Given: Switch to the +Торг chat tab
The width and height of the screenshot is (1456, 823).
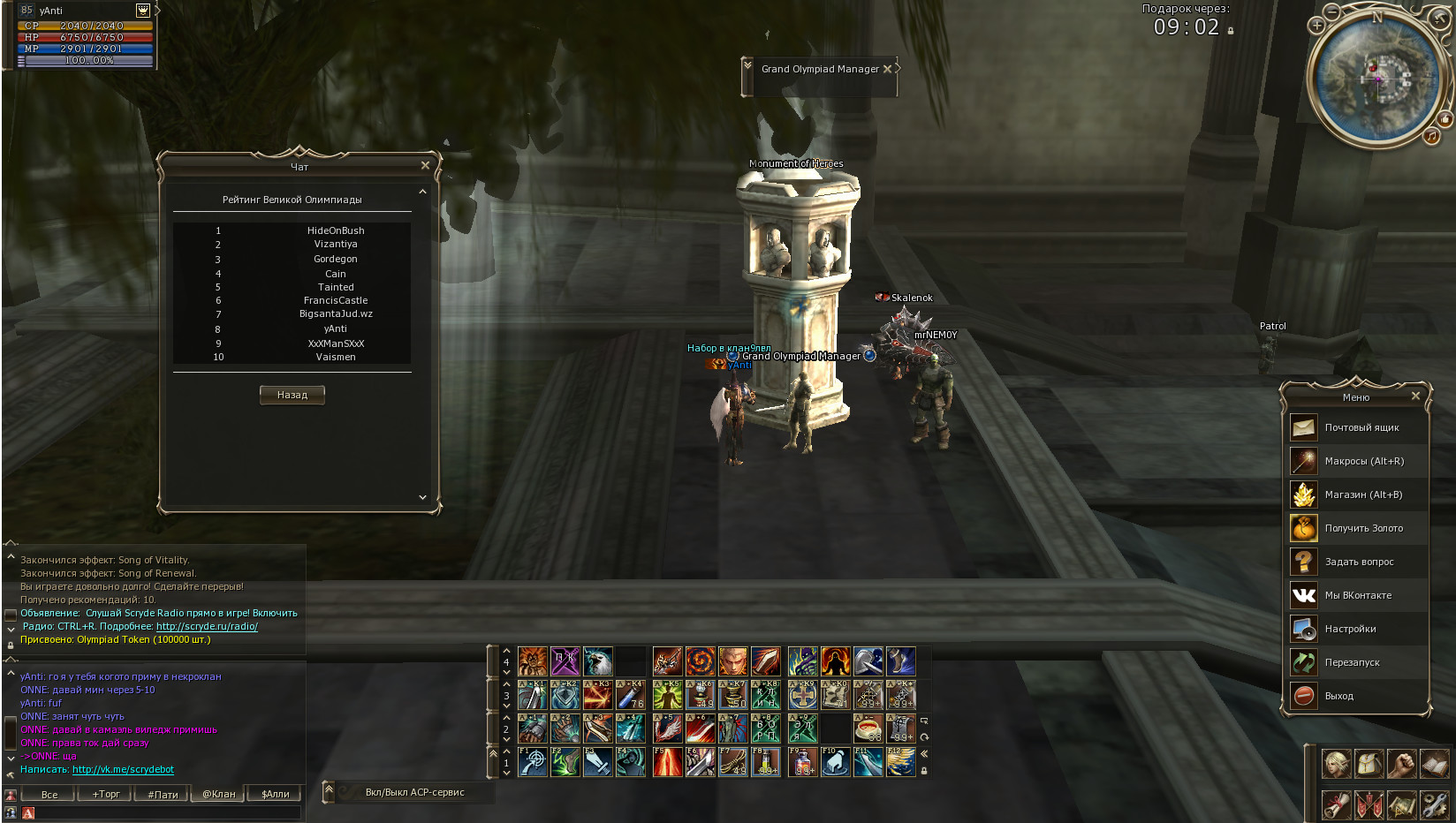Looking at the screenshot, I should pos(106,794).
